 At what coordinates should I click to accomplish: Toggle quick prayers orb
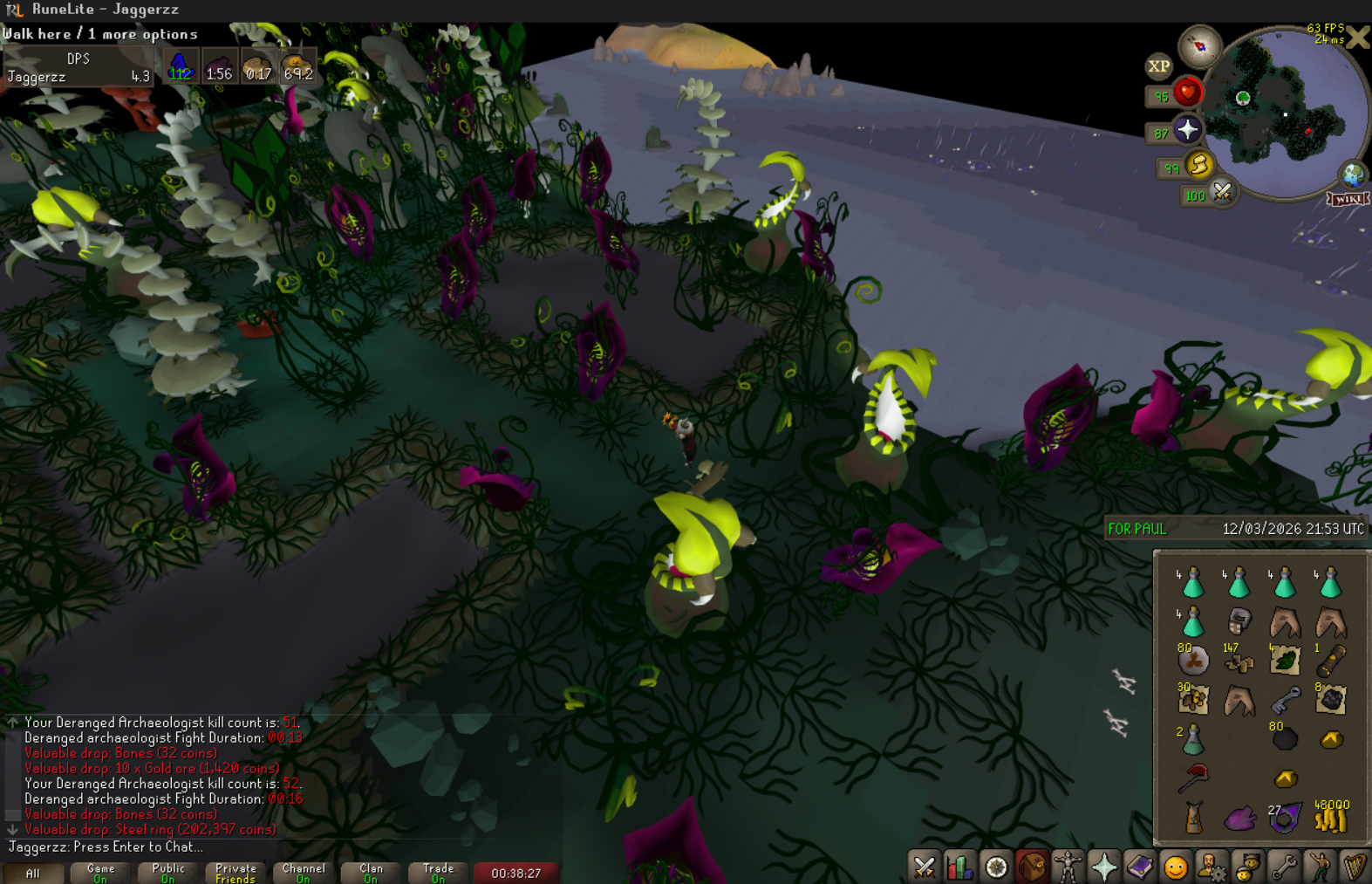coord(1187,131)
